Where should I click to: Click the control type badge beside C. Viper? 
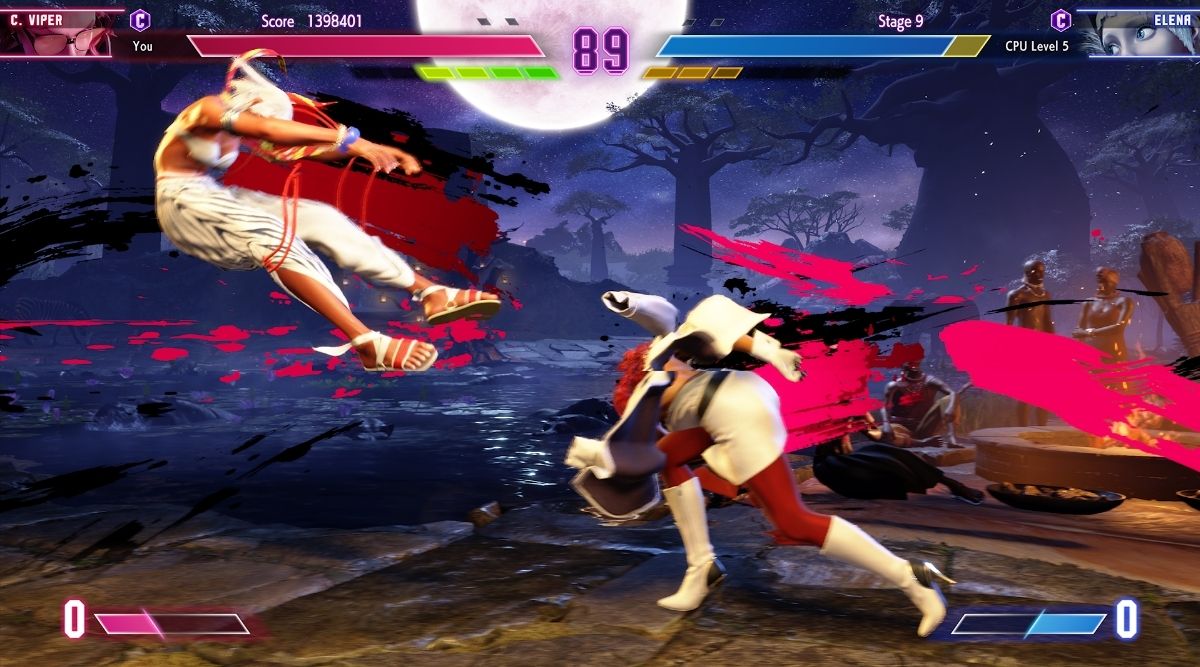141,20
